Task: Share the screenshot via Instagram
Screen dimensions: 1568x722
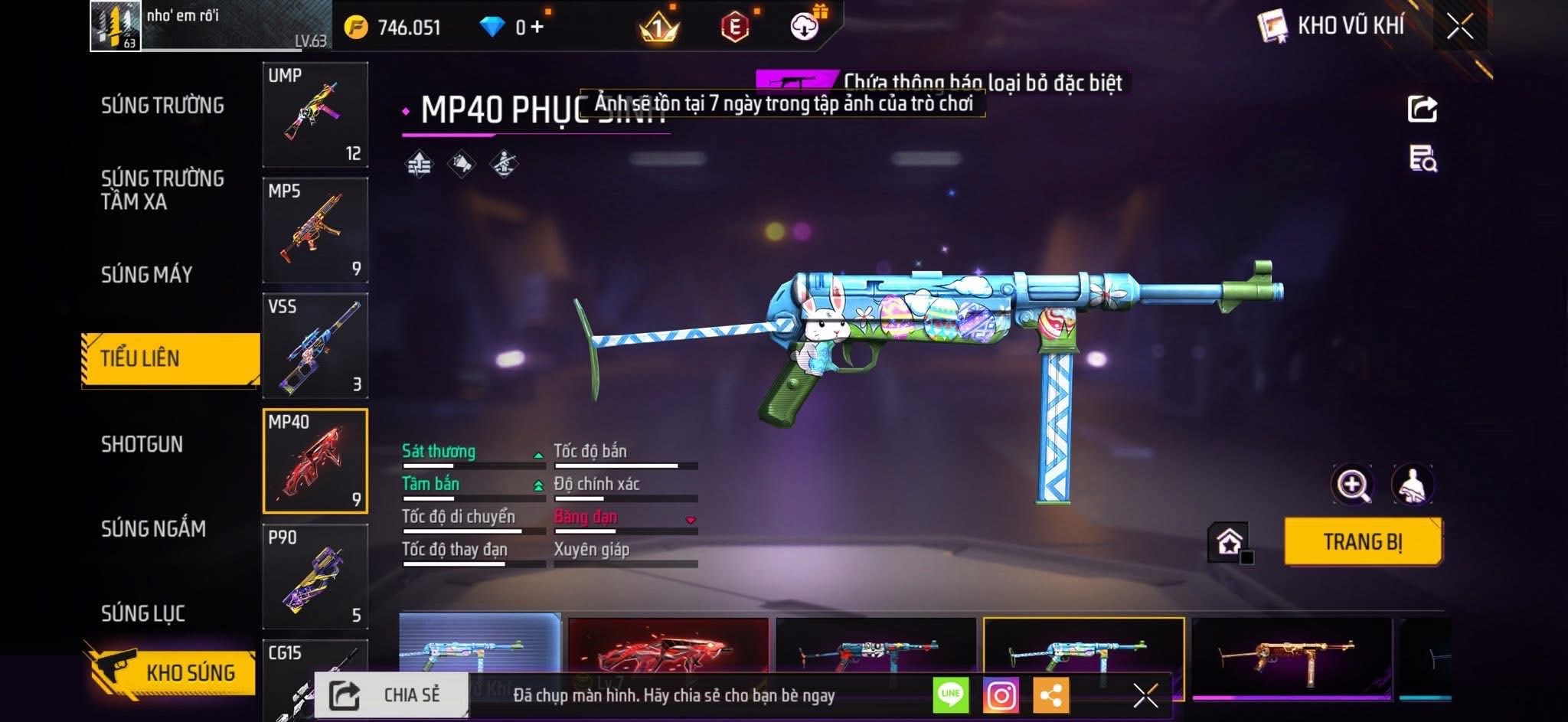Action: (x=1001, y=695)
